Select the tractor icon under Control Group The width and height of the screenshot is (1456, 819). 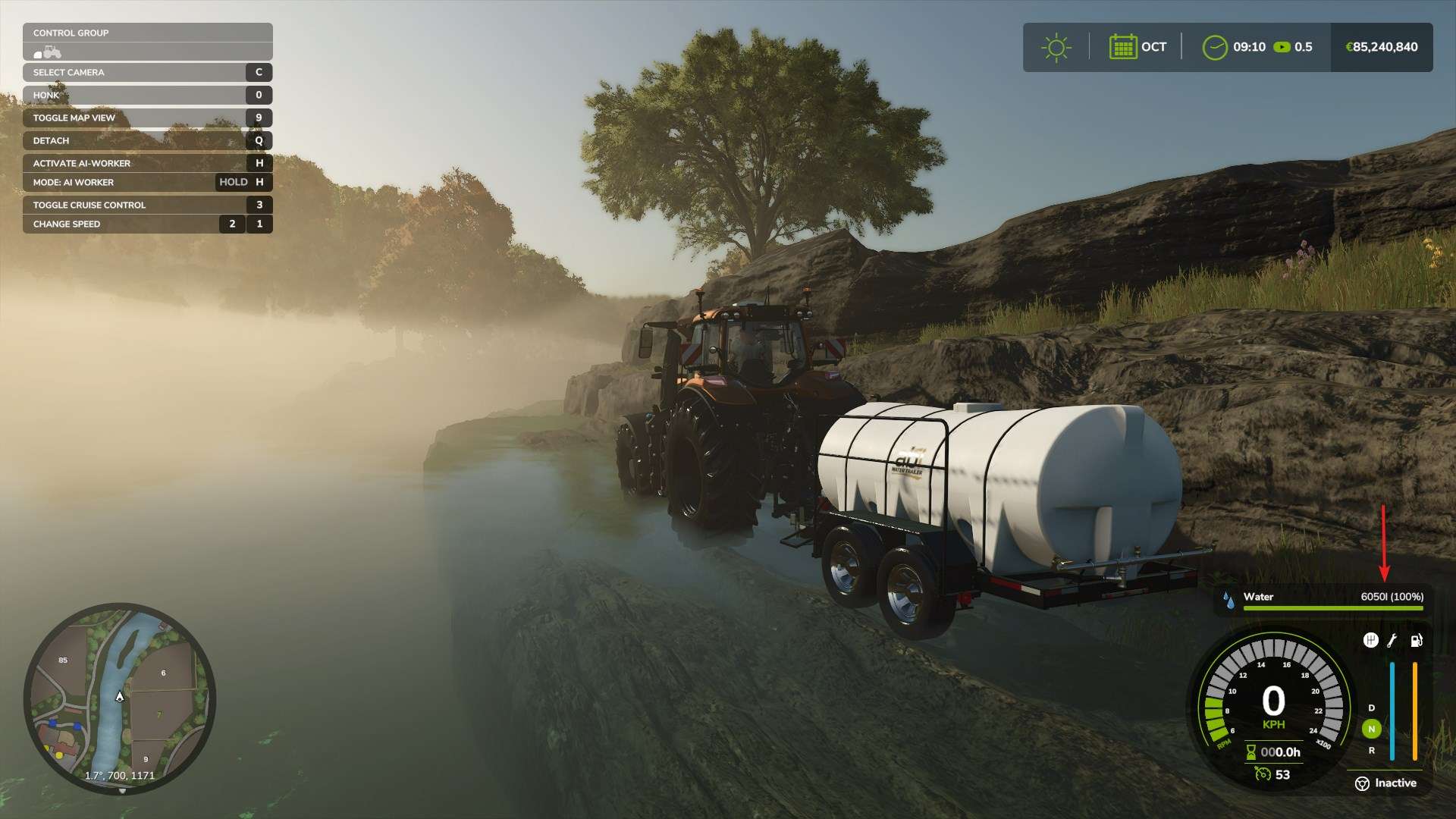(x=48, y=52)
